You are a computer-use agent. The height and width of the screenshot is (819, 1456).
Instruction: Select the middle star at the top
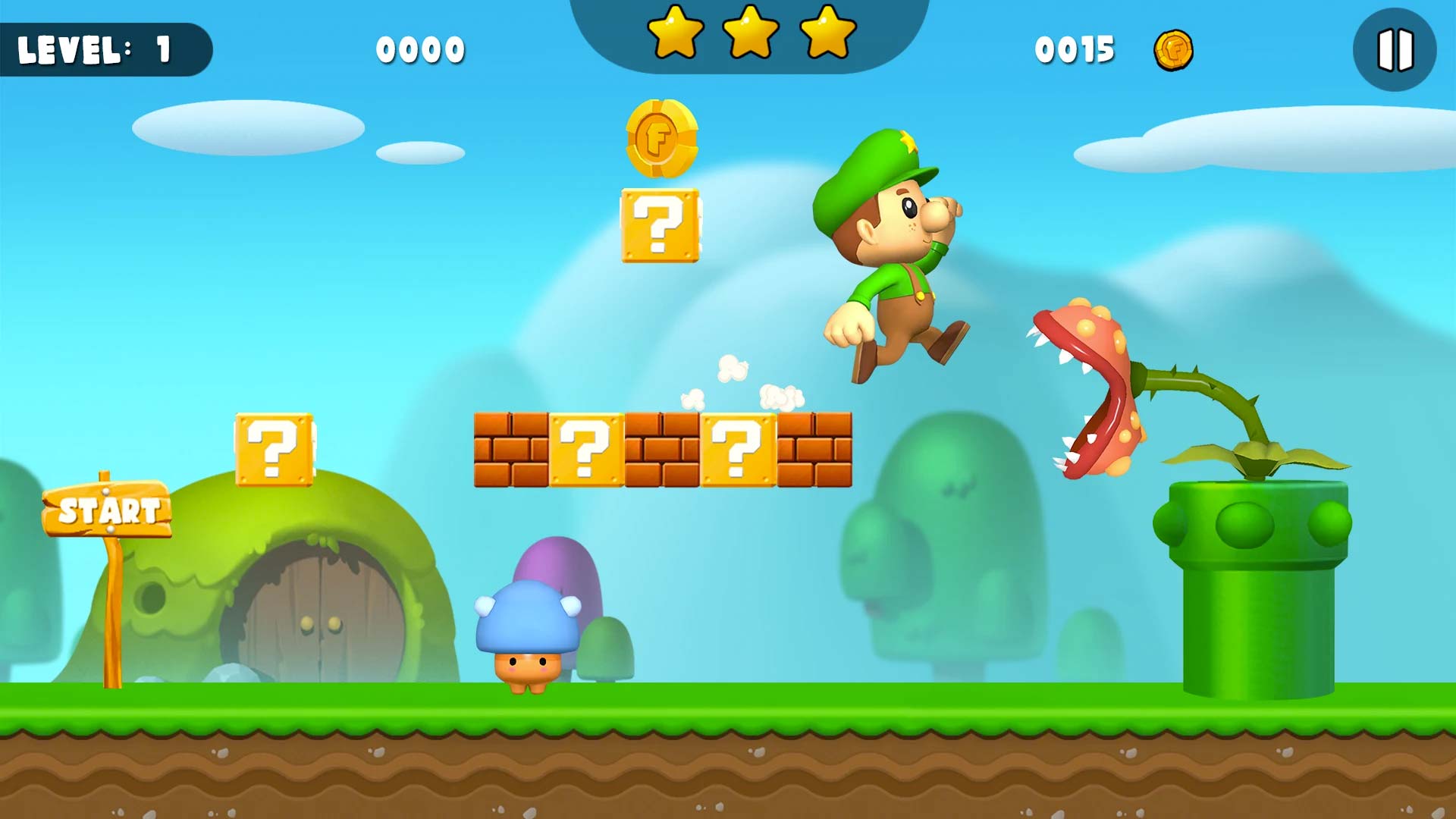tap(752, 33)
